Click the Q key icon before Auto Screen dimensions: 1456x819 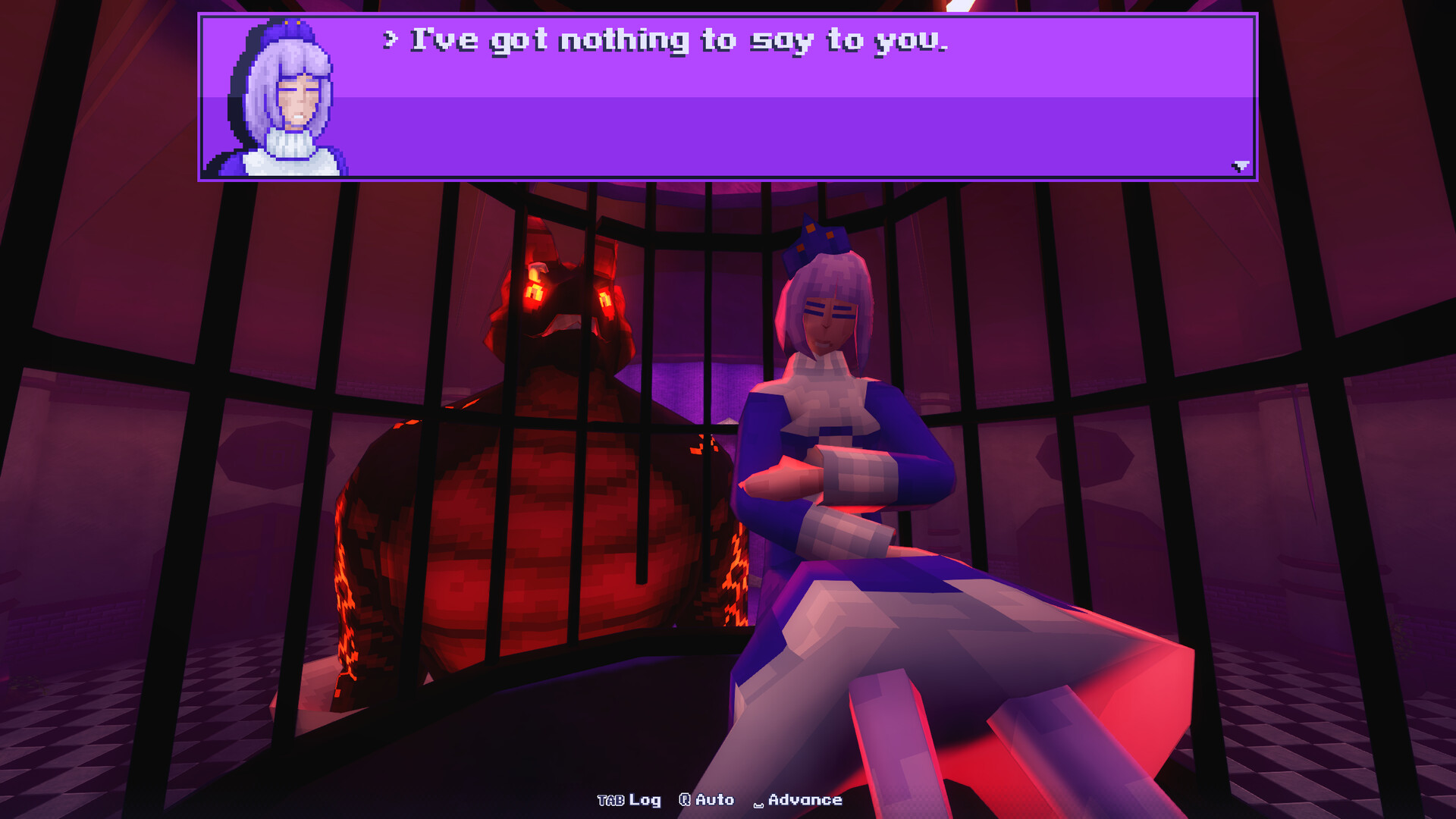684,799
